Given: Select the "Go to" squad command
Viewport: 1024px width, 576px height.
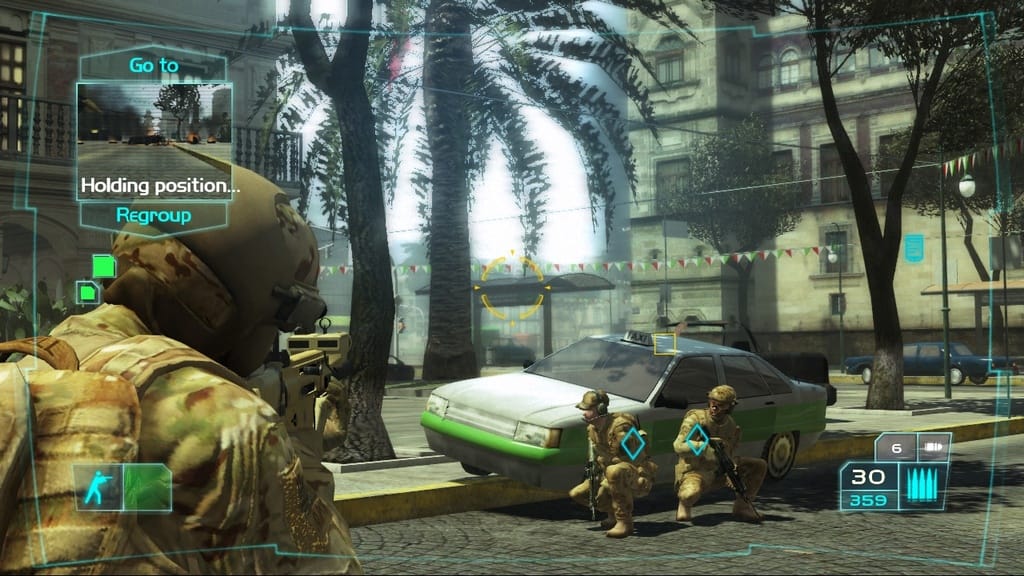Looking at the screenshot, I should [x=154, y=66].
